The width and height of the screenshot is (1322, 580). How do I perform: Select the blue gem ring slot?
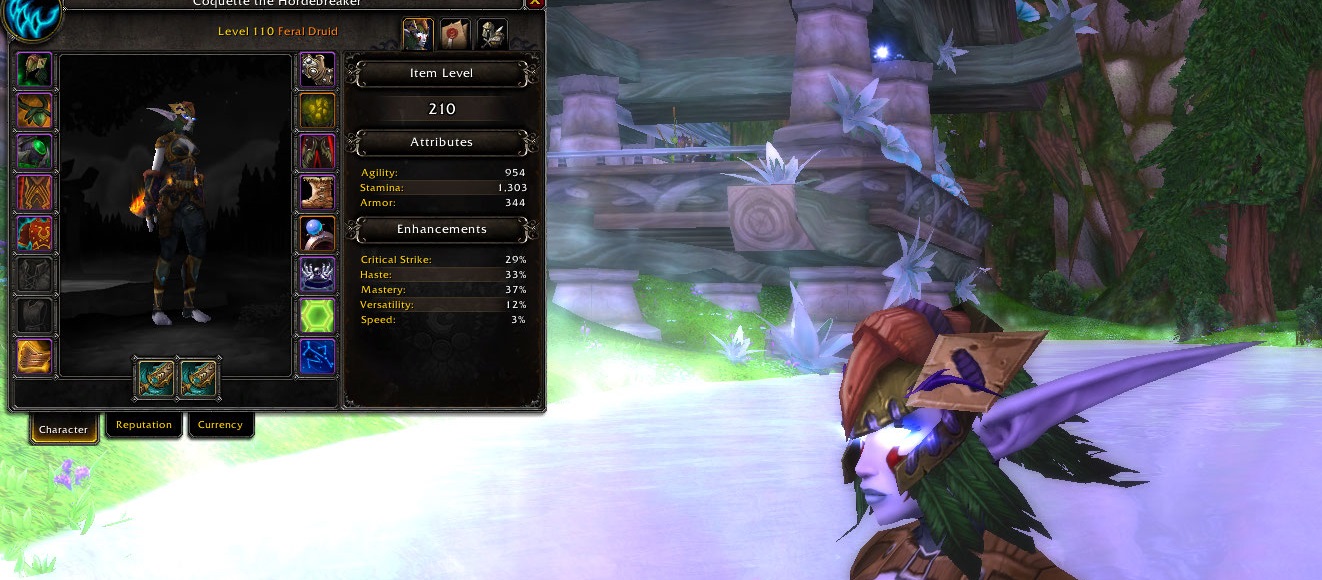pyautogui.click(x=318, y=234)
